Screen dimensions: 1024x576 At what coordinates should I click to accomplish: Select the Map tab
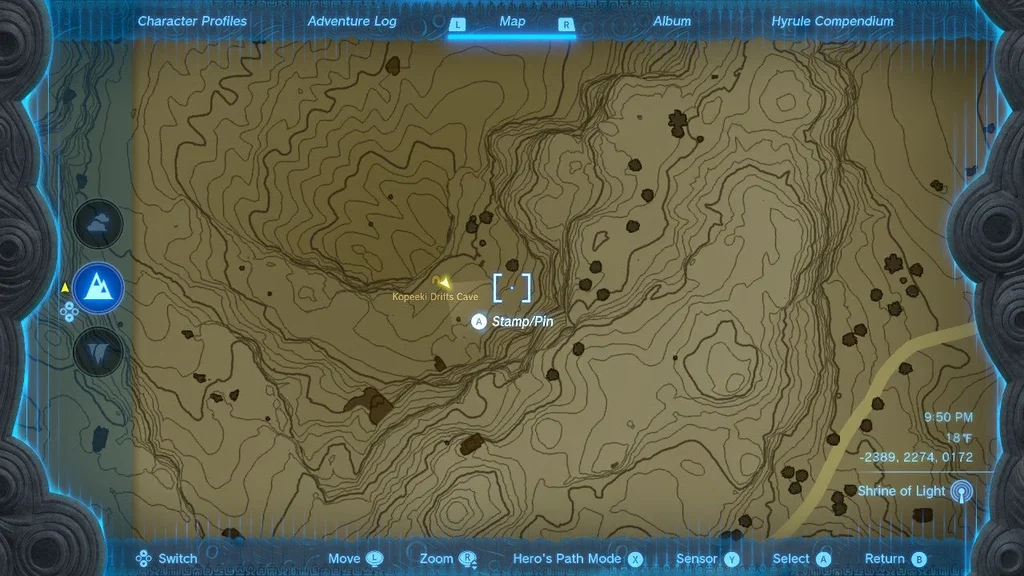click(512, 21)
